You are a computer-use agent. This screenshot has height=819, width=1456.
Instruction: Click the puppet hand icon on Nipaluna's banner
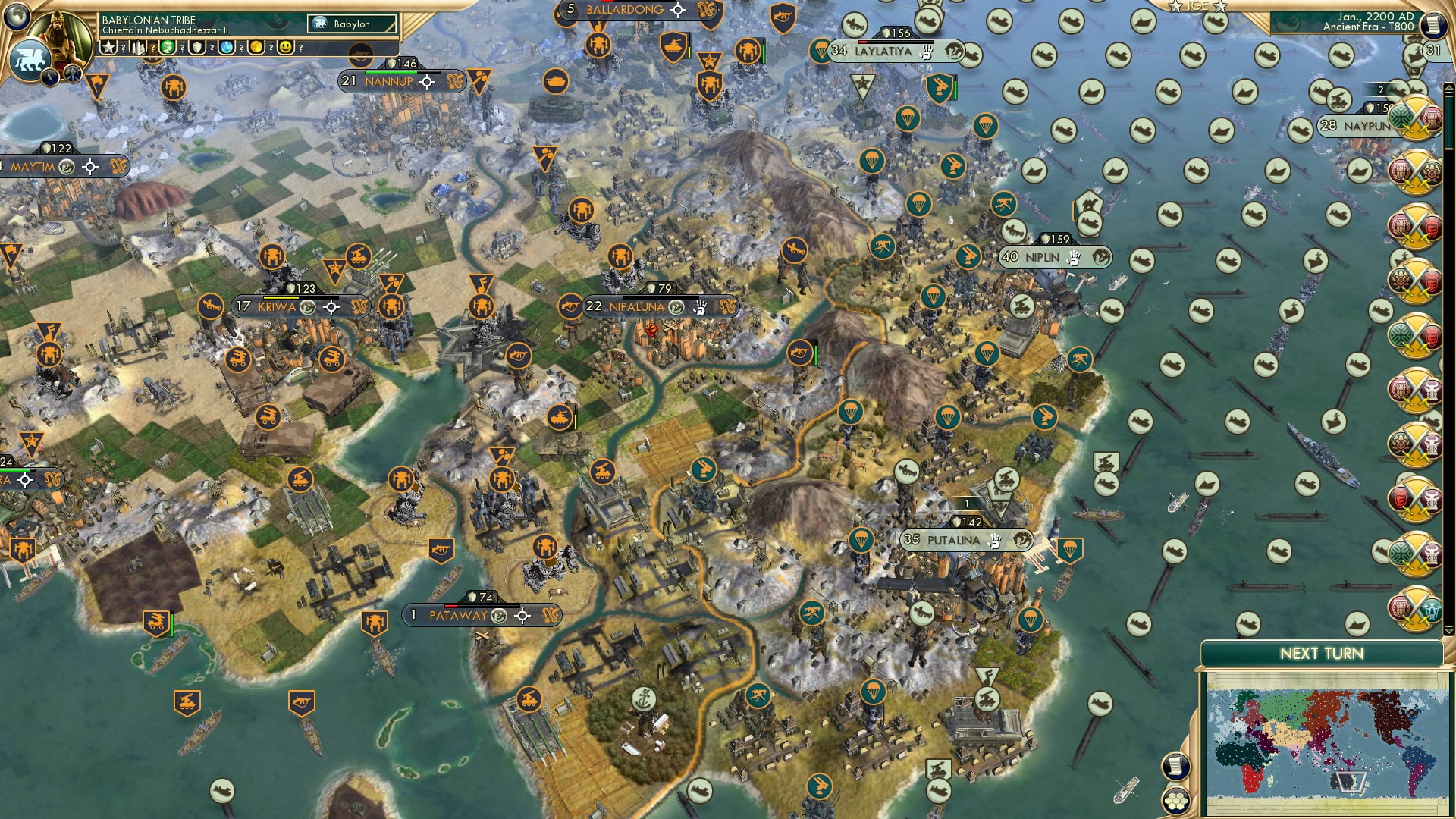pyautogui.click(x=701, y=307)
